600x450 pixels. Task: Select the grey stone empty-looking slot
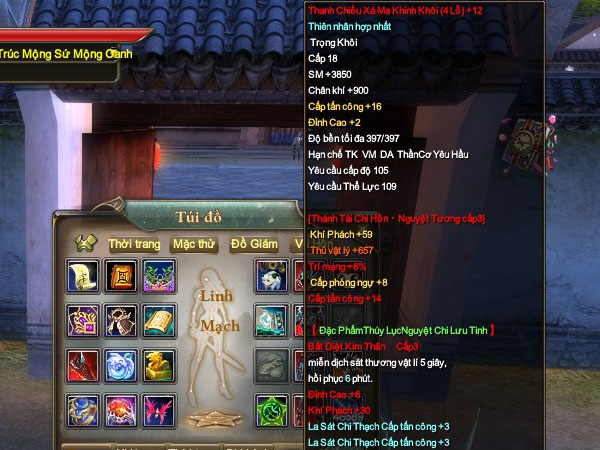271,365
